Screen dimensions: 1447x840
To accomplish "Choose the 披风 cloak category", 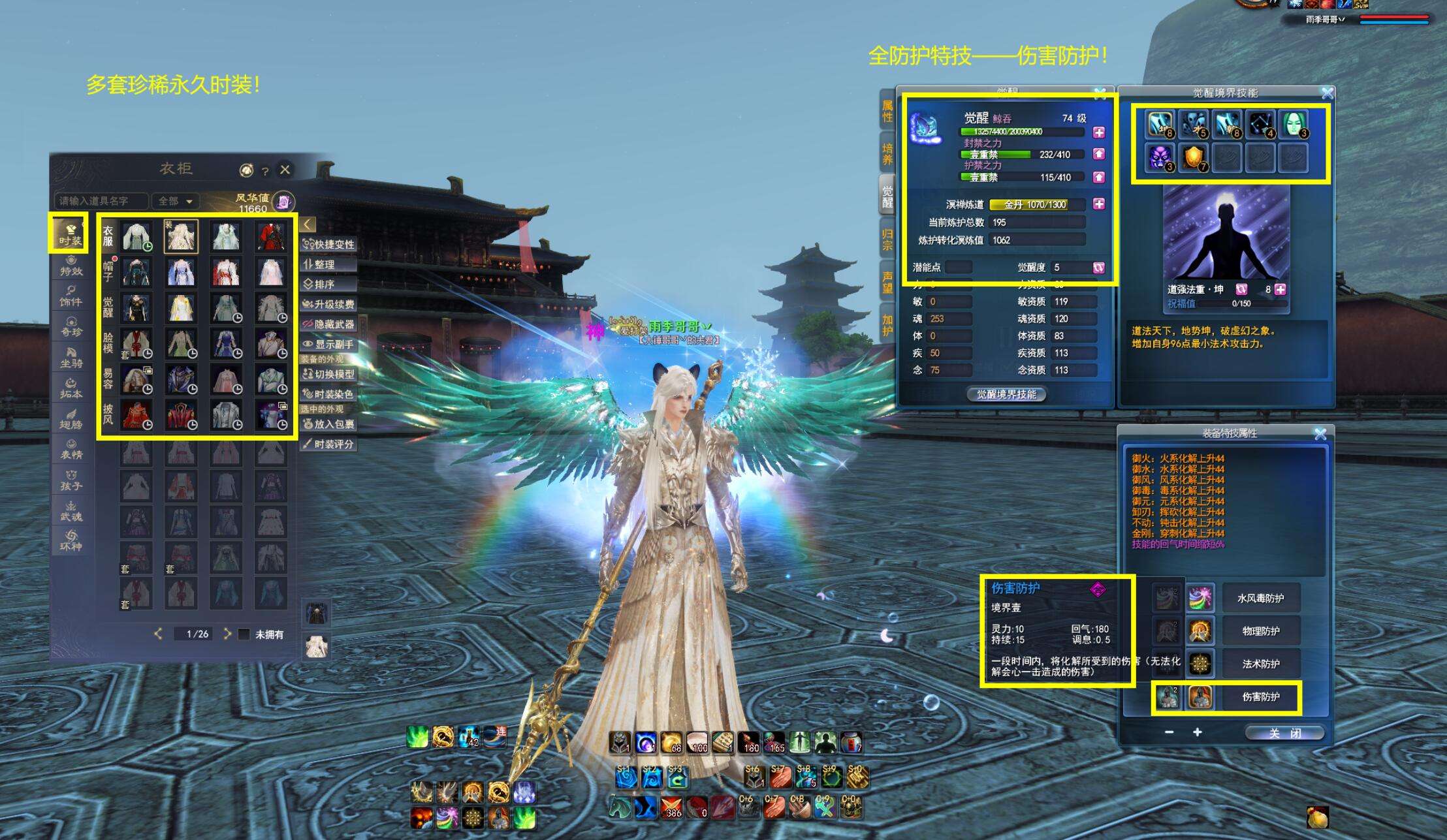I will click(x=108, y=413).
